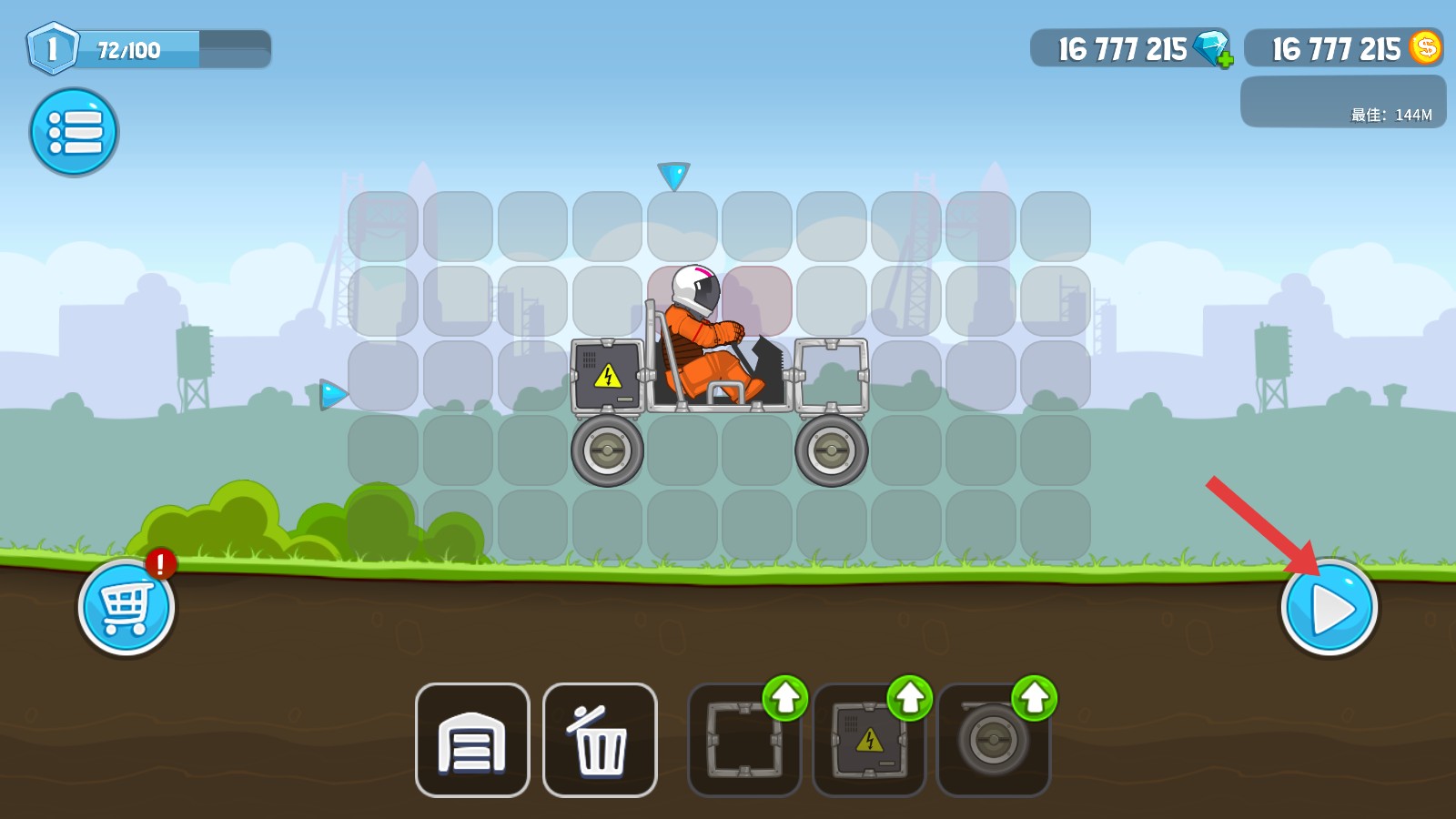Add more gems with the plus icon
The image size is (1456, 819).
pyautogui.click(x=1225, y=61)
